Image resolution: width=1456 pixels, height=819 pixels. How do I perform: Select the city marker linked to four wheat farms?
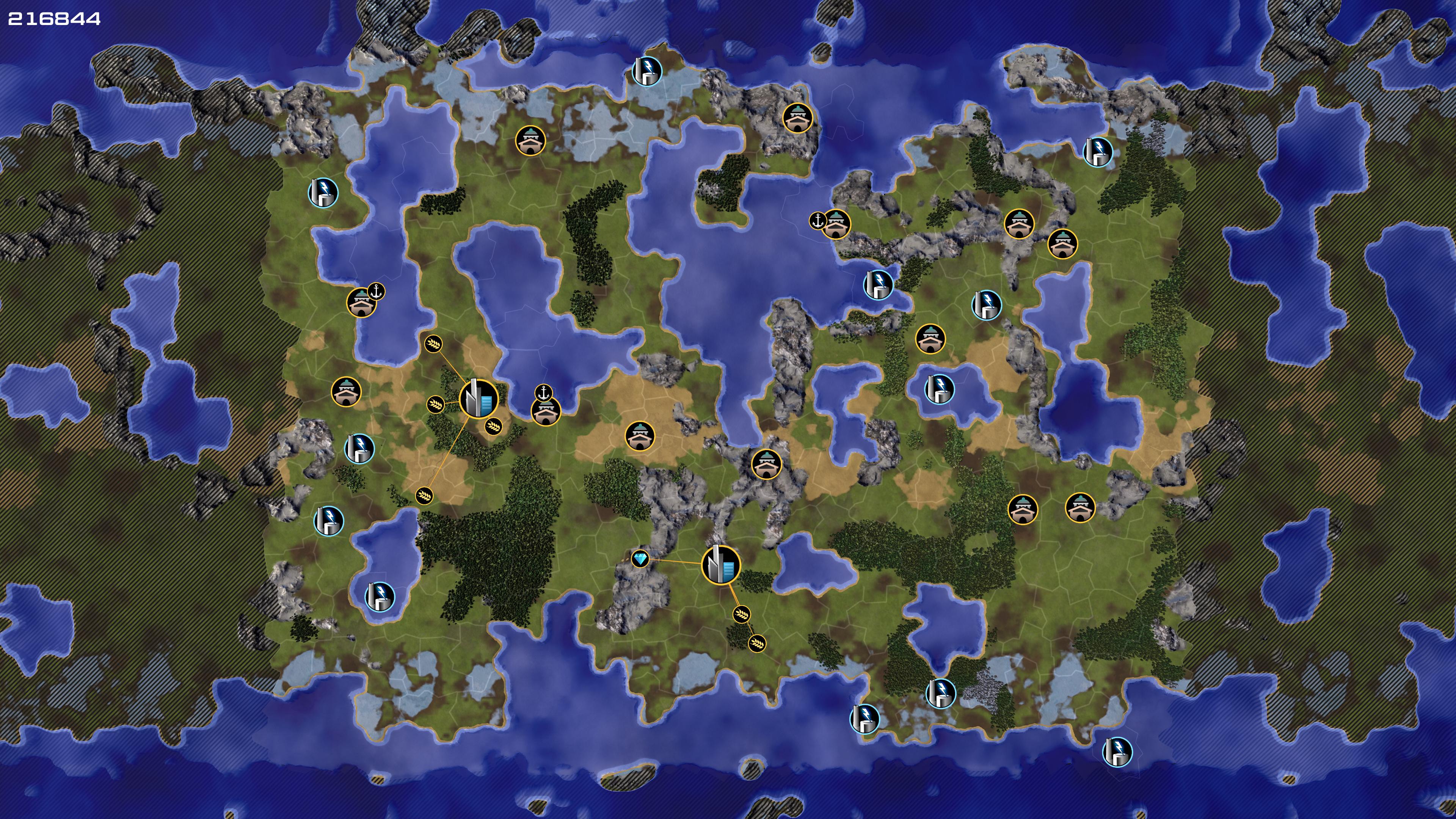pyautogui.click(x=478, y=399)
